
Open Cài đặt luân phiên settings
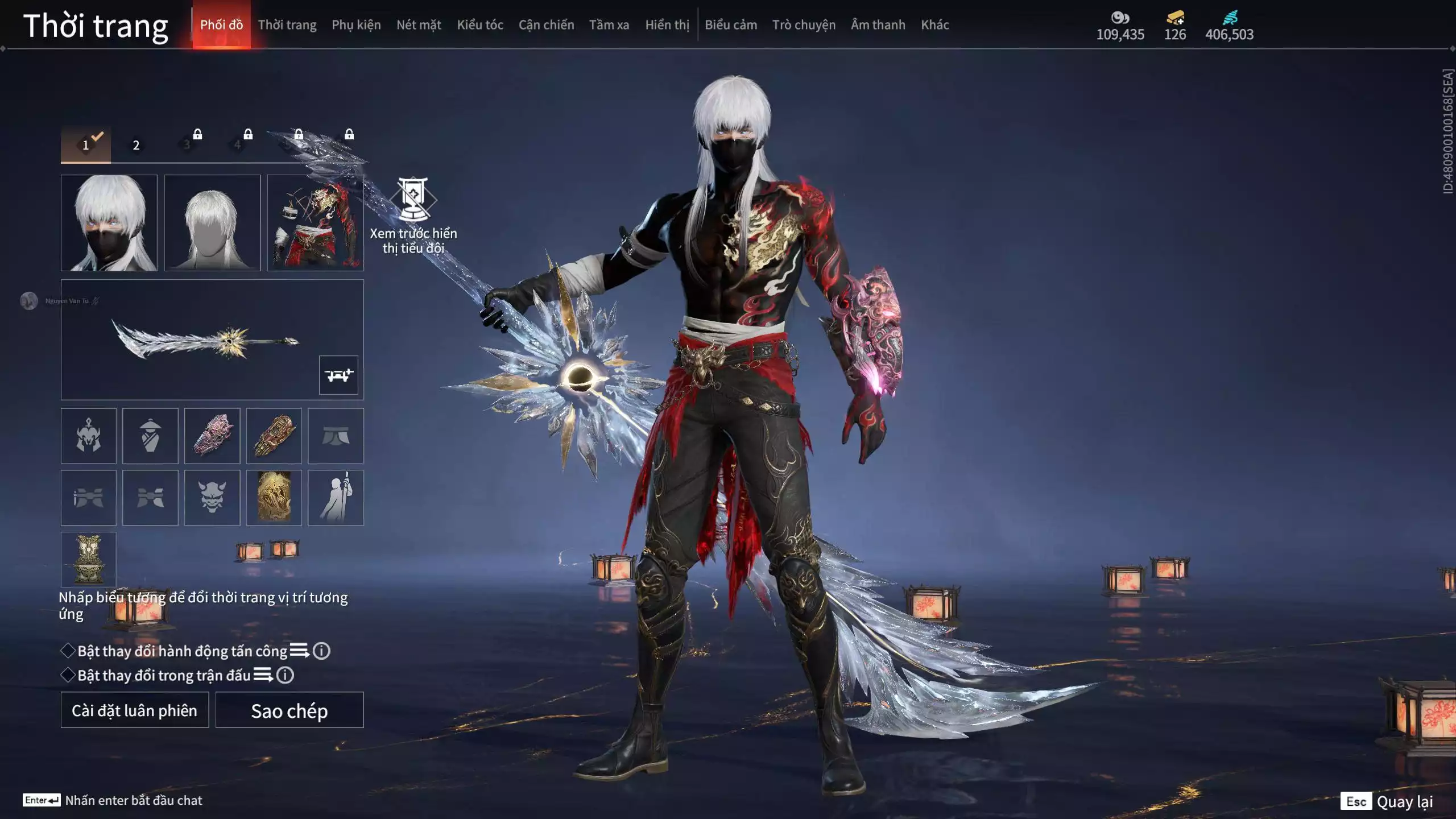point(135,710)
